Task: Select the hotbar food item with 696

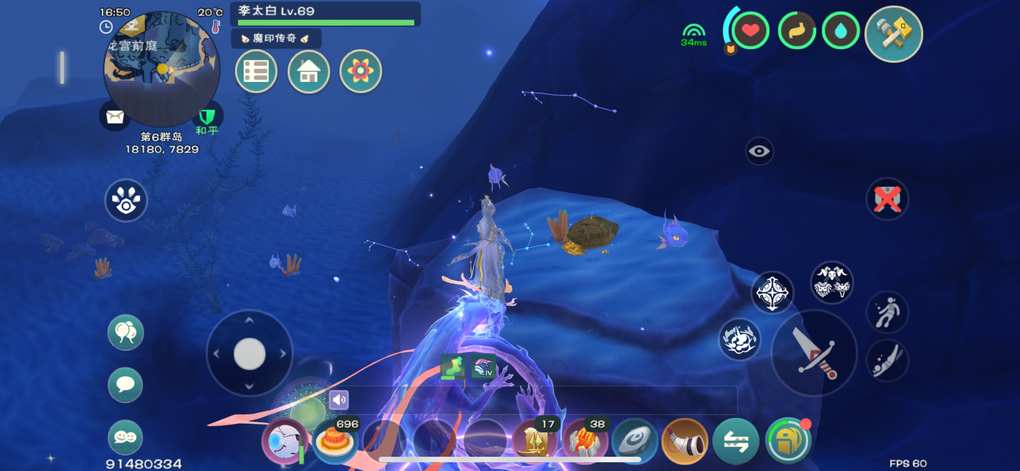Action: click(x=336, y=440)
